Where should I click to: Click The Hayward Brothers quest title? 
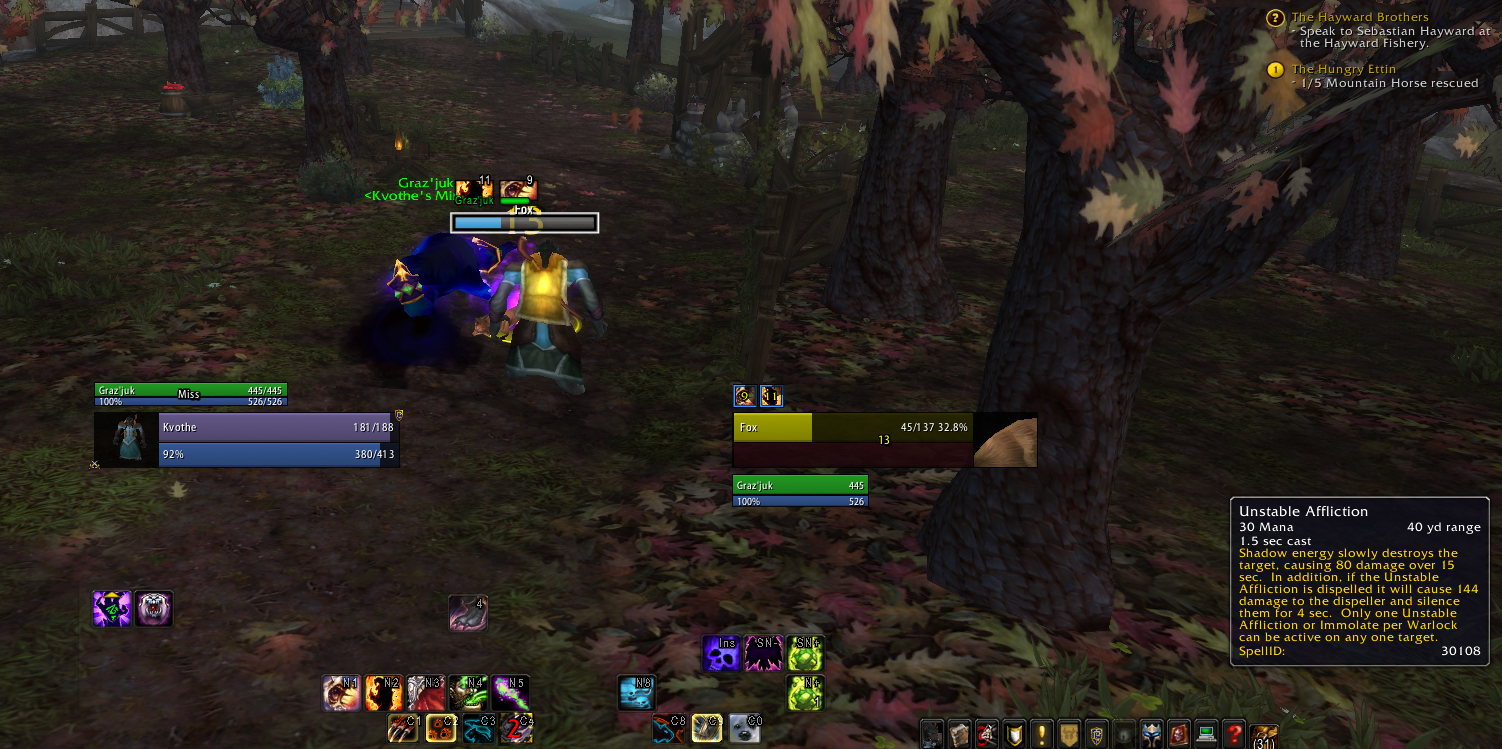[1360, 17]
